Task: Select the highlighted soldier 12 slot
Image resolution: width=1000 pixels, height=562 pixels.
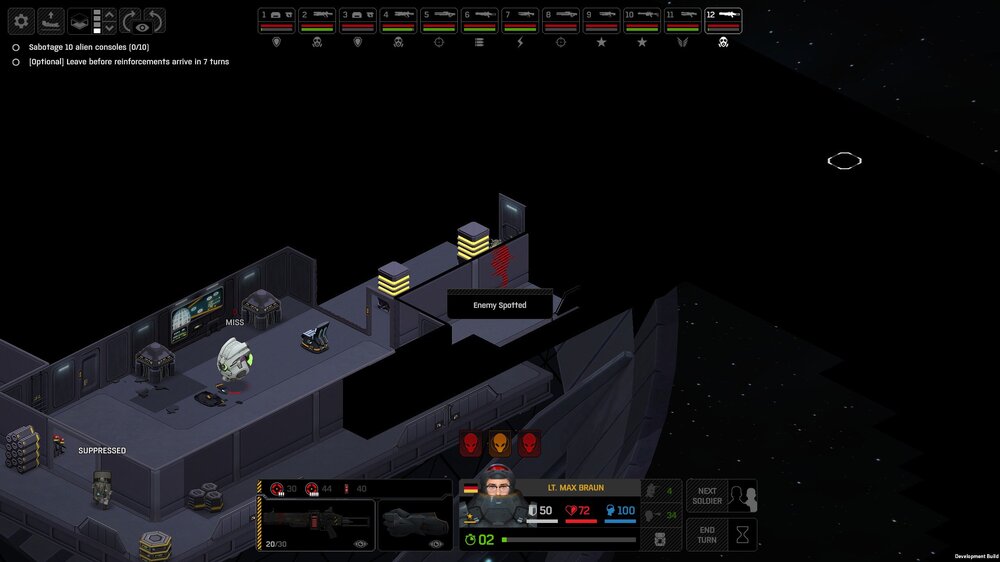Action: tap(723, 21)
